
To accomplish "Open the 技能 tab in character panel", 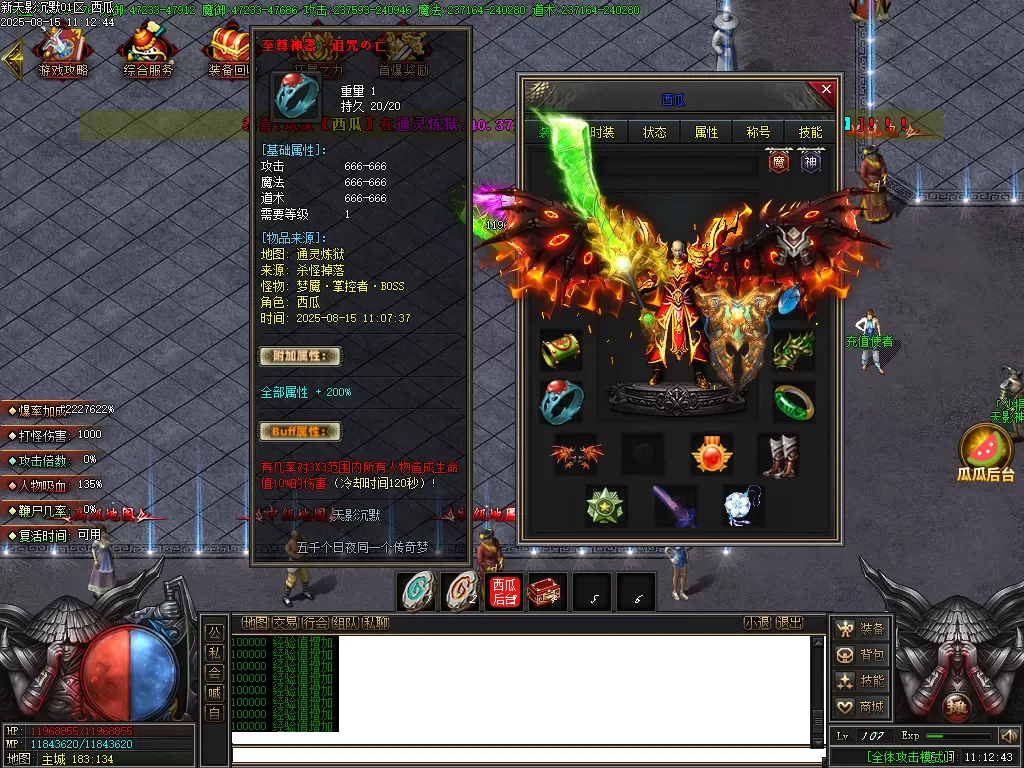I will click(810, 132).
